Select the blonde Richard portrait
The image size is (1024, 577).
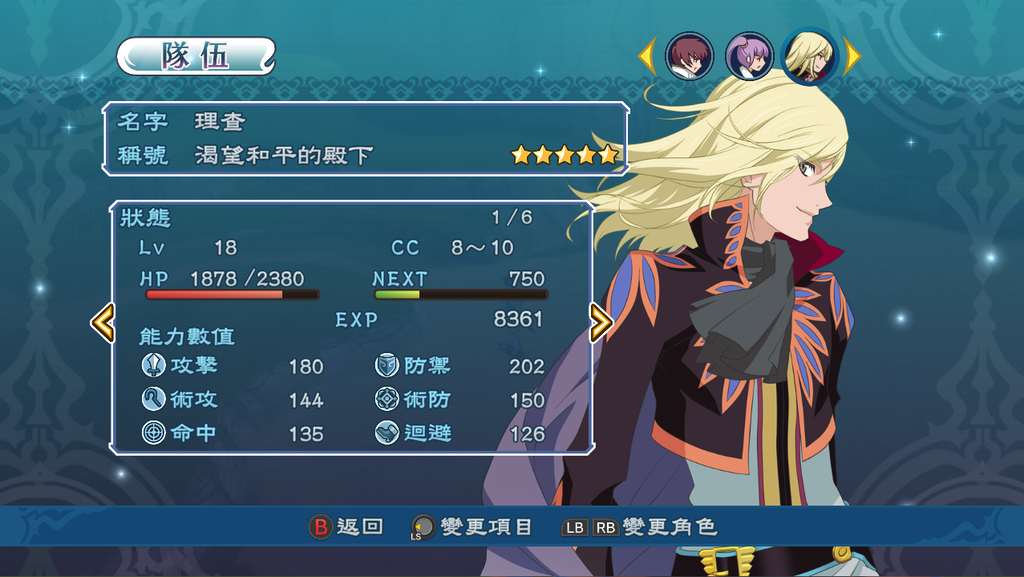click(809, 56)
